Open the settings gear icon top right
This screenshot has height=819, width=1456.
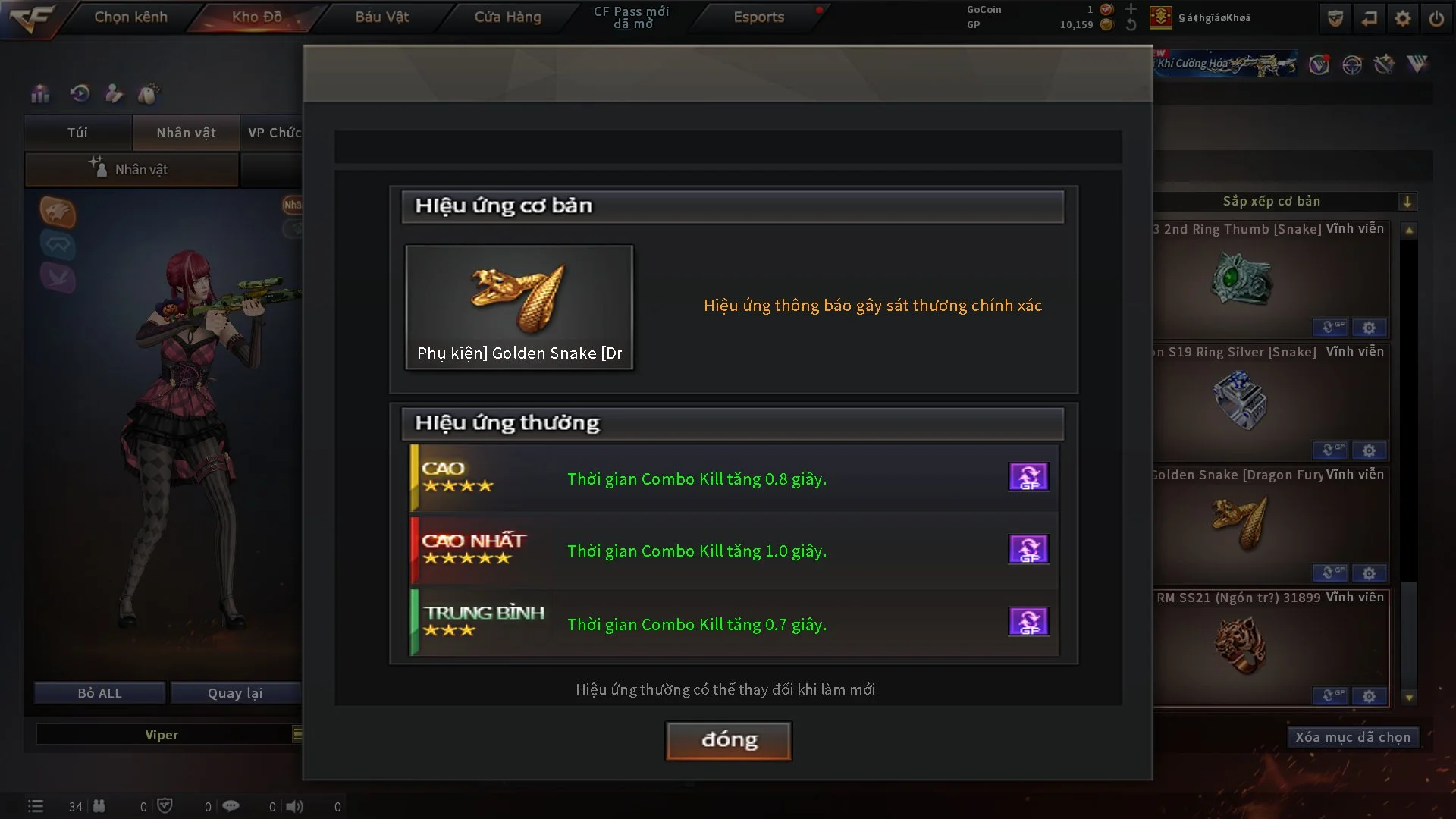(1404, 17)
